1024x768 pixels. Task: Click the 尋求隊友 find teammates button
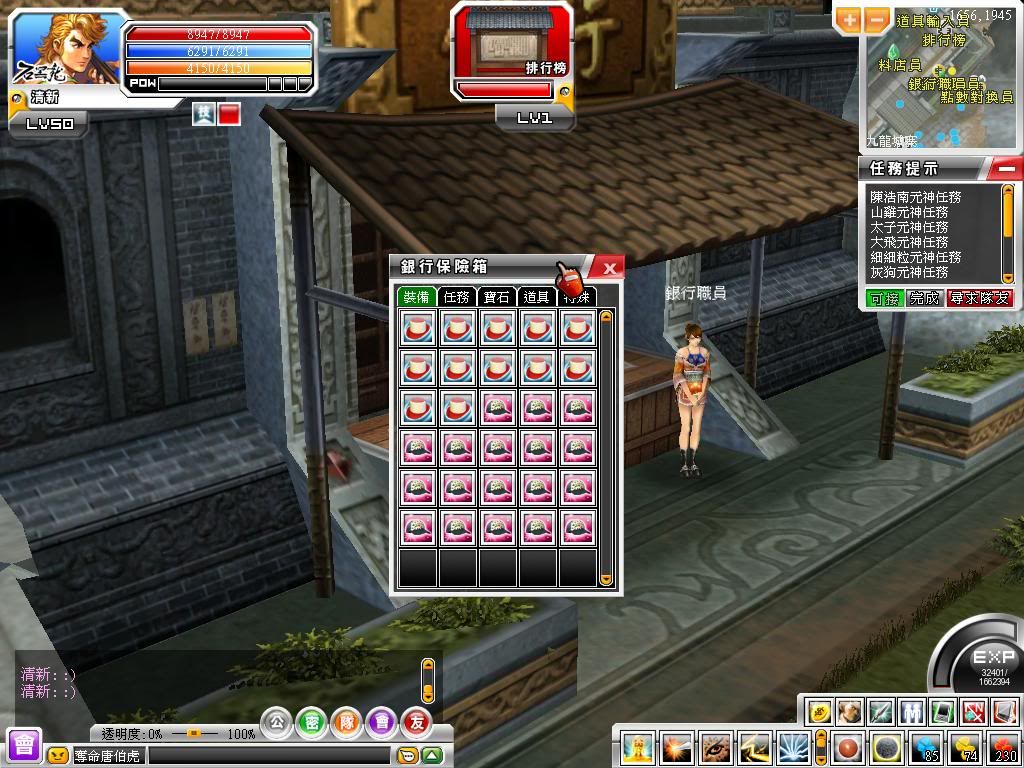979,298
